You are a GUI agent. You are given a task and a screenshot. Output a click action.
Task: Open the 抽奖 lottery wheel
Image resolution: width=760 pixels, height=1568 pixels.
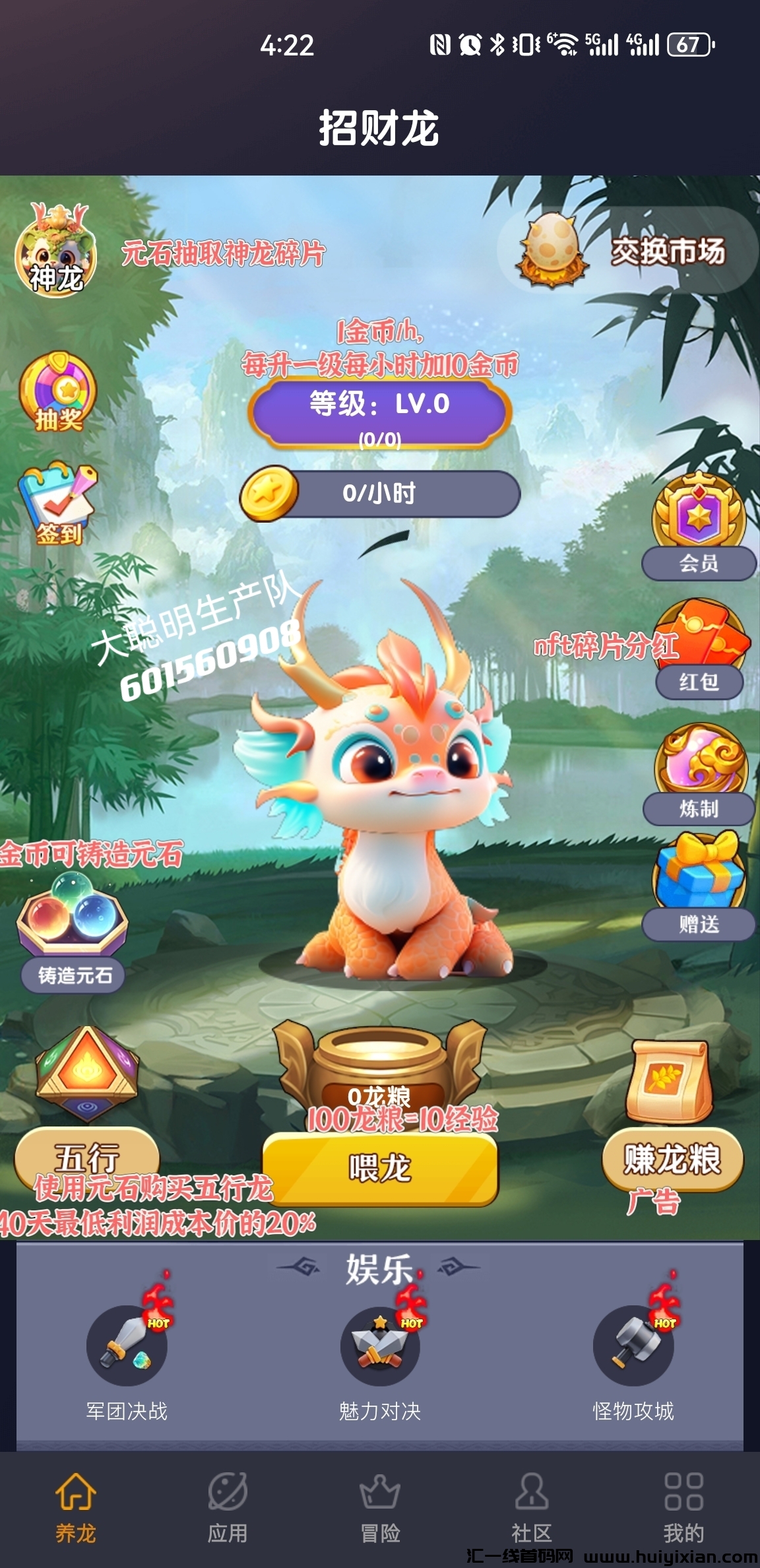(x=58, y=394)
